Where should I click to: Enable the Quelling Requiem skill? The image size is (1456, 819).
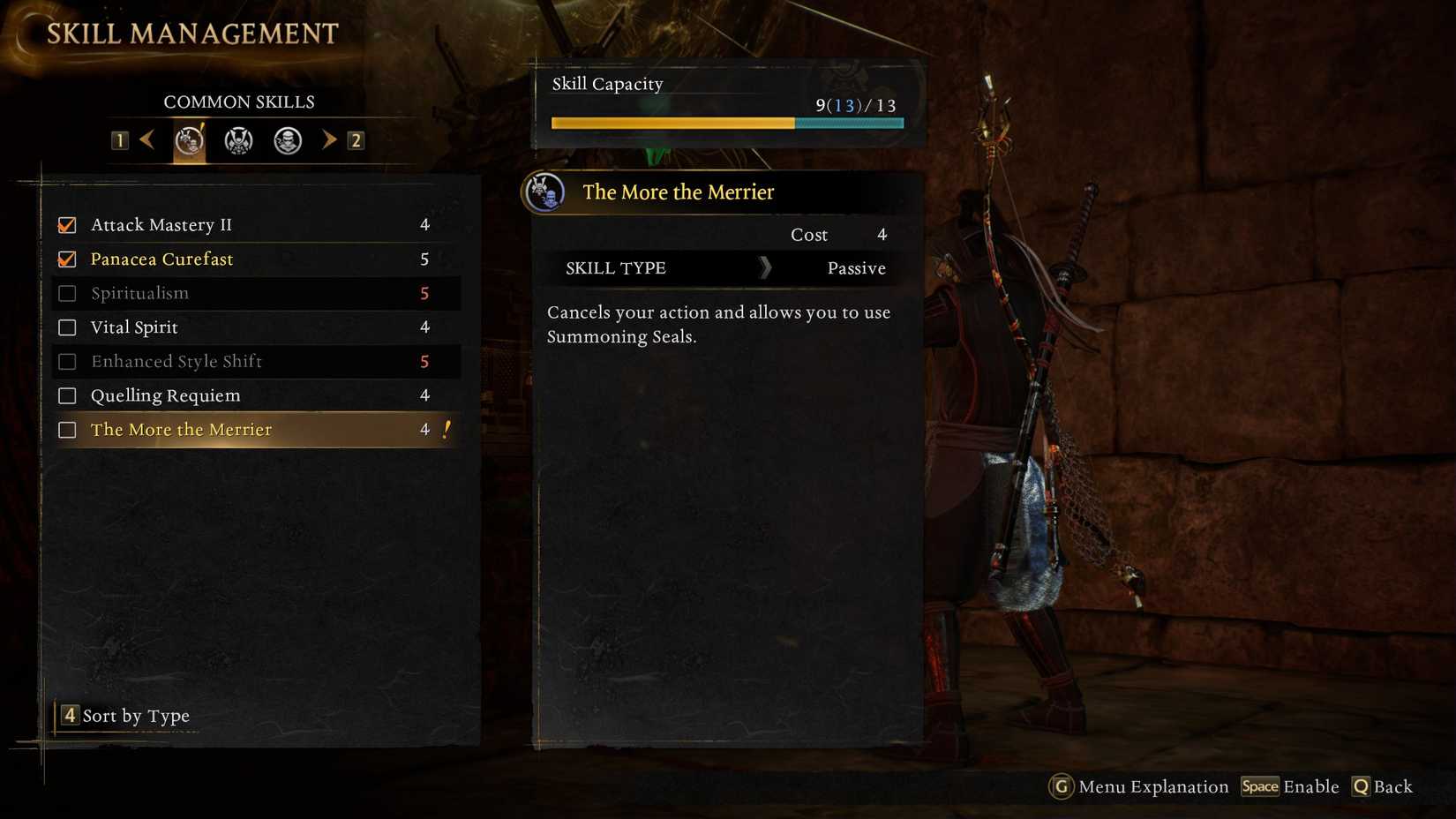click(x=67, y=395)
